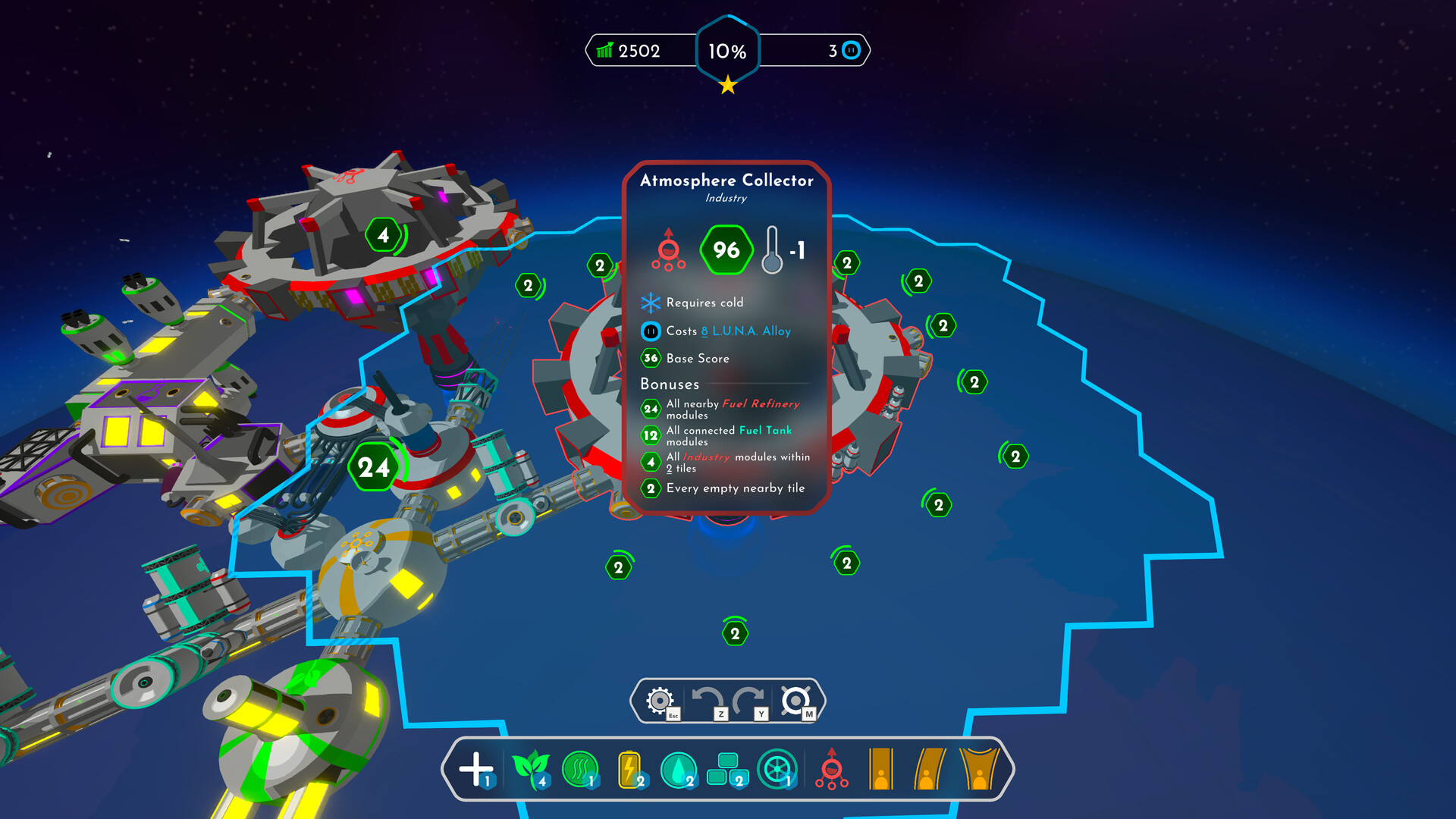
Task: Choose the green heat waves module
Action: [x=580, y=769]
